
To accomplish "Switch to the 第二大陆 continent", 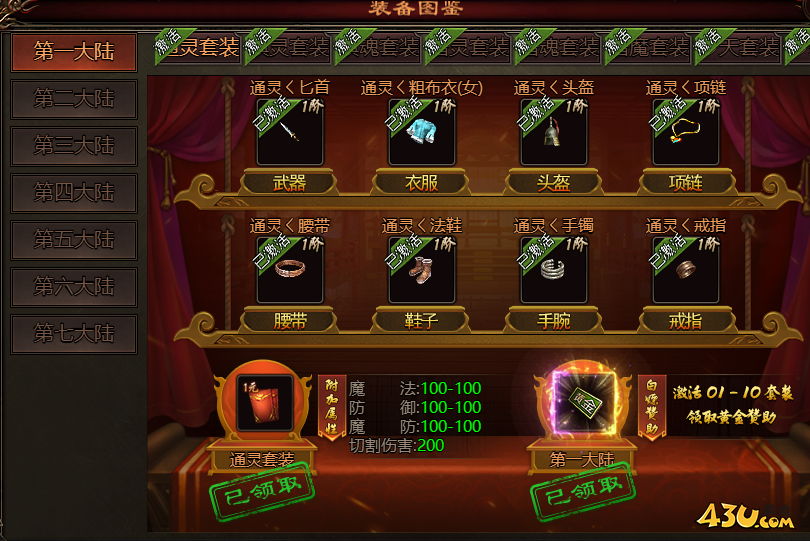I will pos(74,100).
